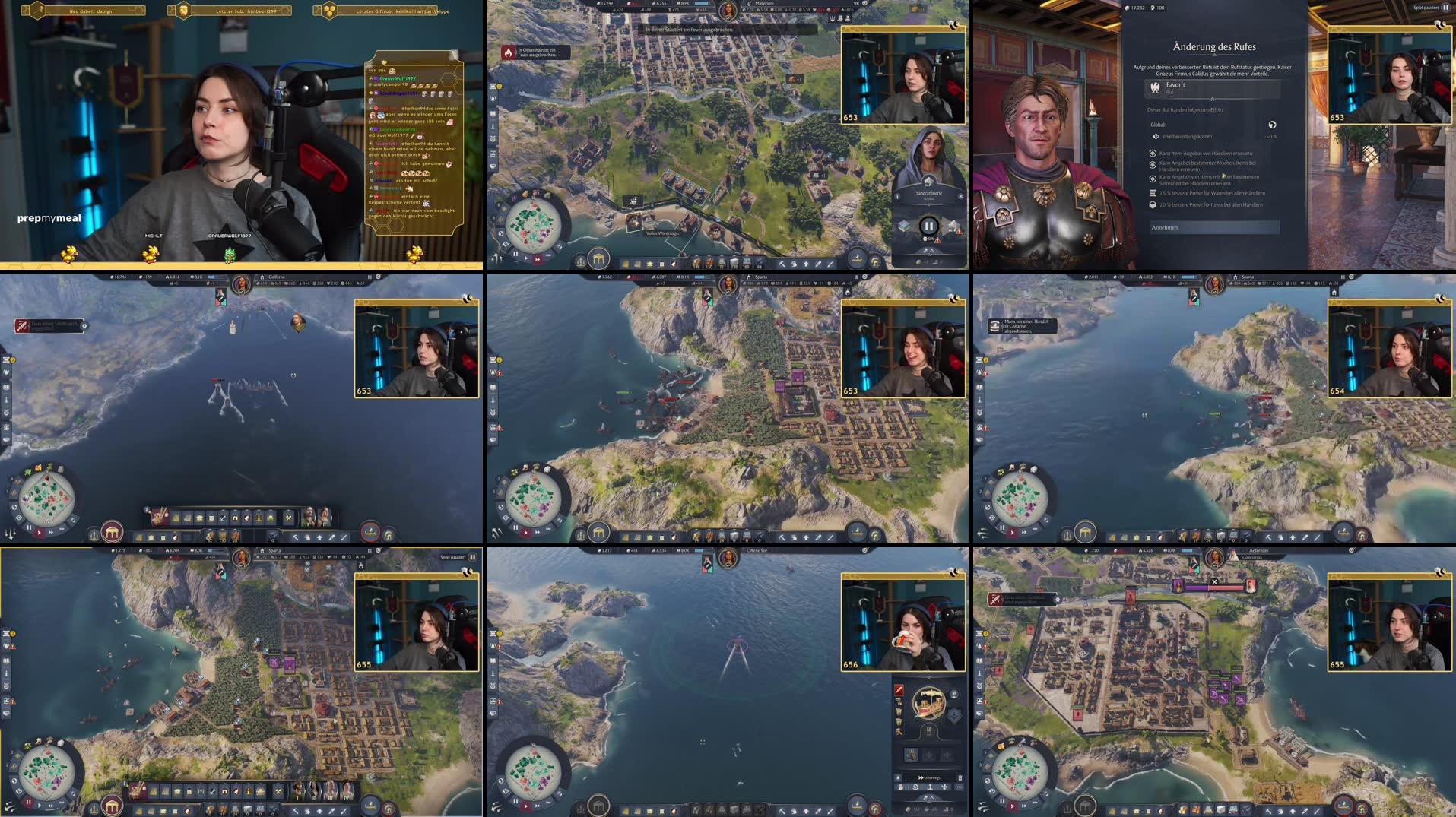
Task: Click the fire outbreak notification icon for Olivenhain
Action: (508, 53)
